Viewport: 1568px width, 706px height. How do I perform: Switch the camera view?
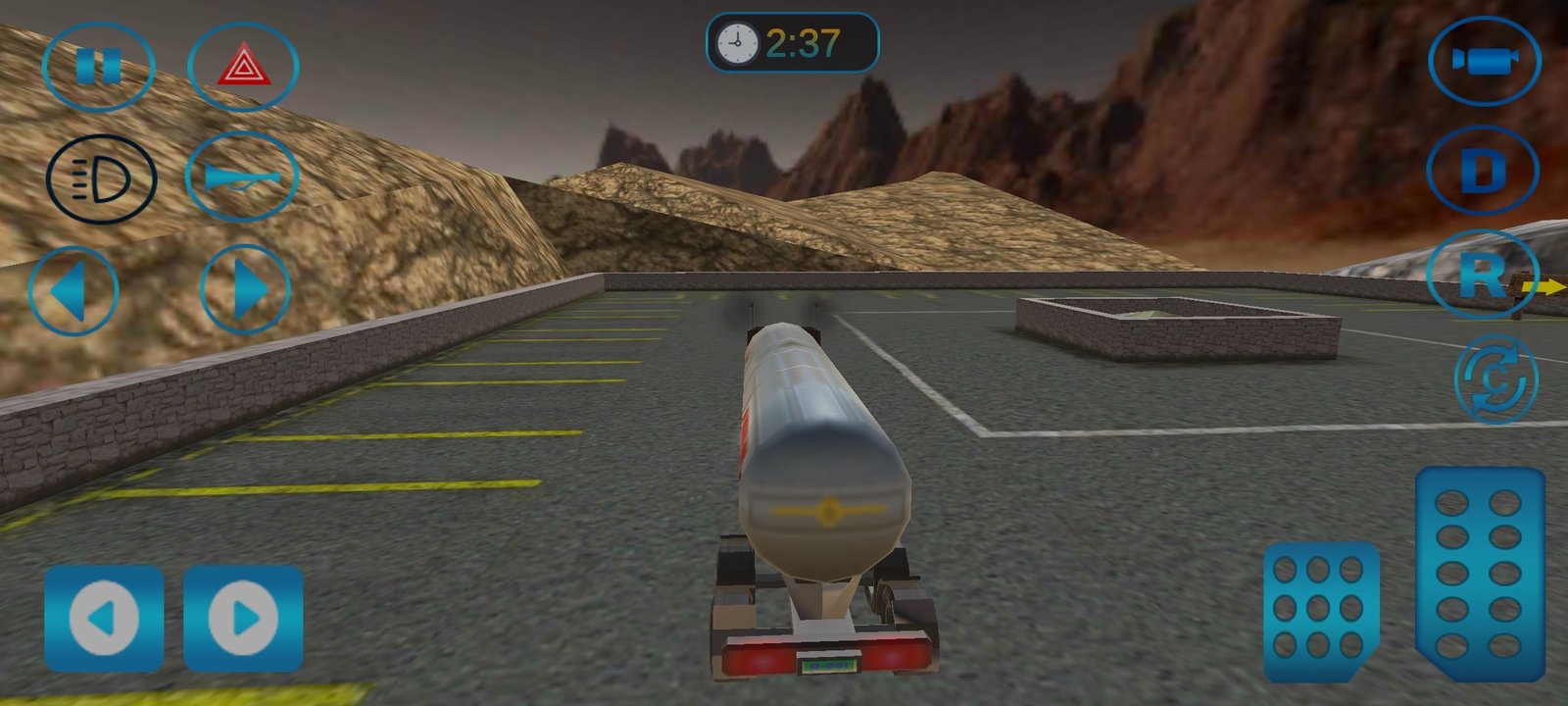(1484, 61)
